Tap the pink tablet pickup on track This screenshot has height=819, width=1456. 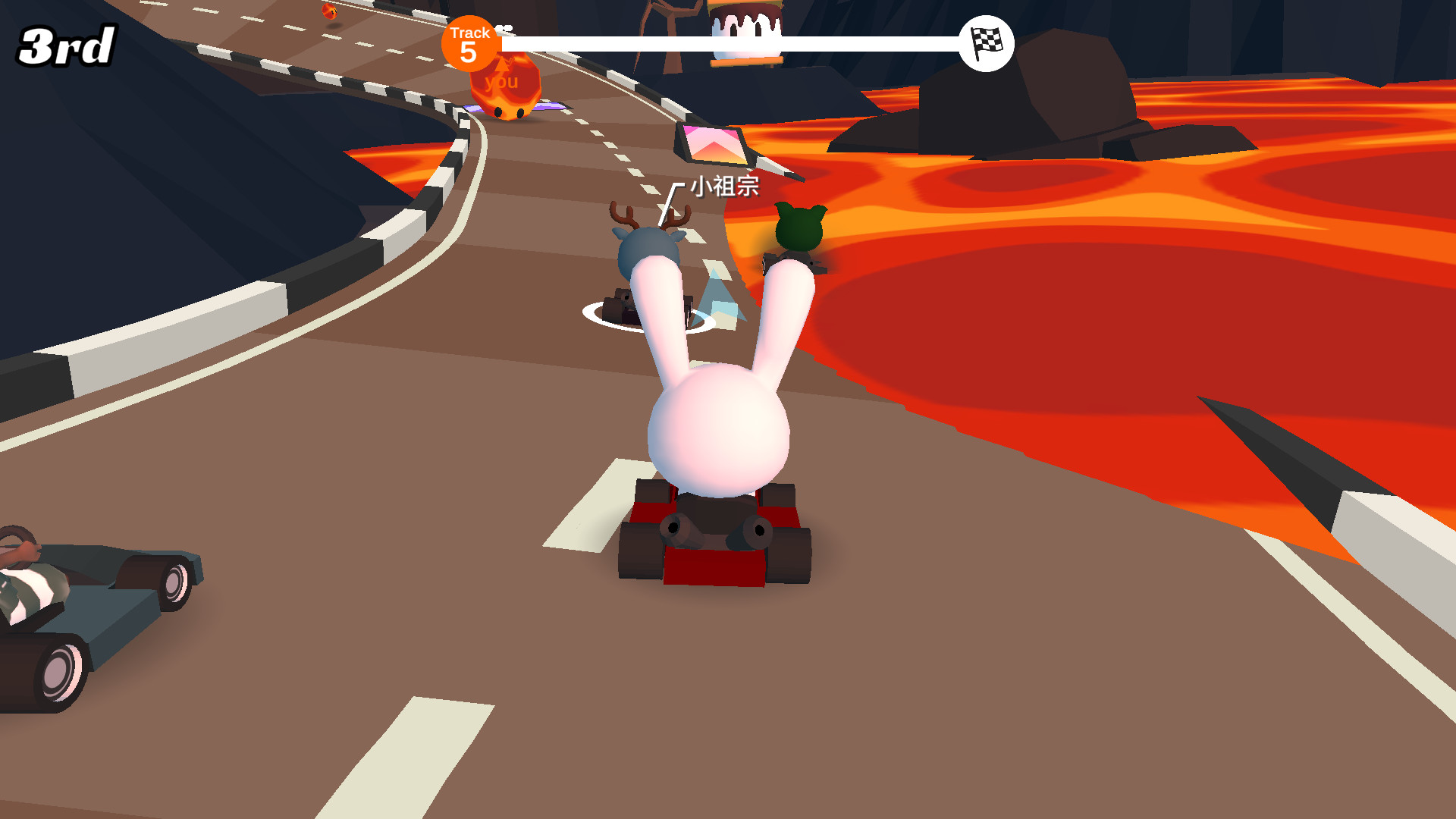click(713, 144)
